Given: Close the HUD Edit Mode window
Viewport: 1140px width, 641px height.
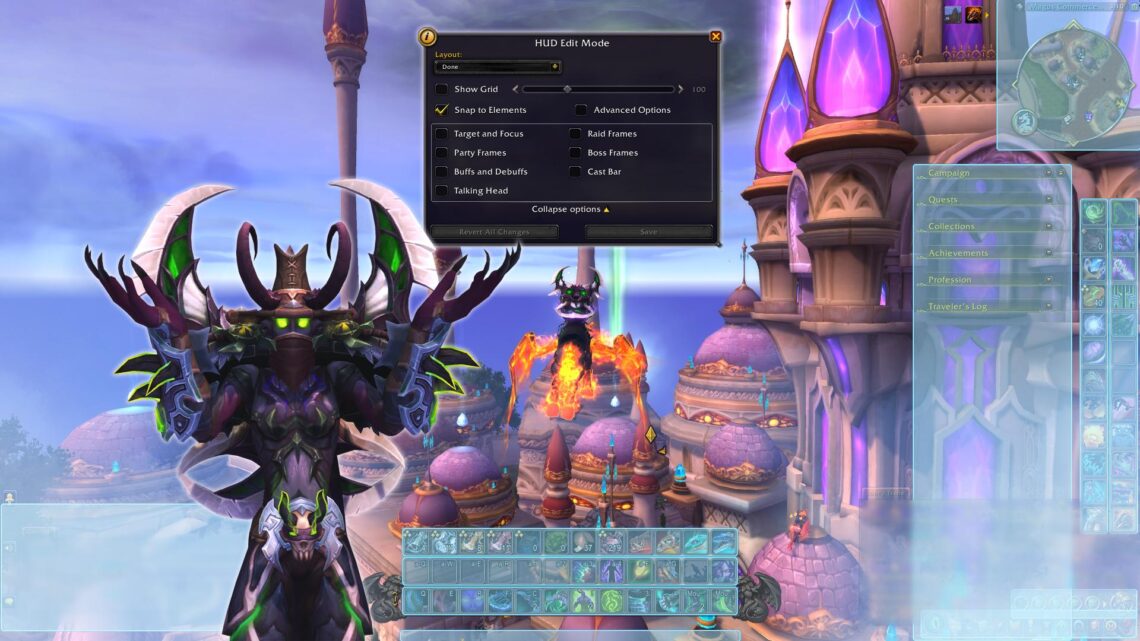Looking at the screenshot, I should (x=715, y=37).
